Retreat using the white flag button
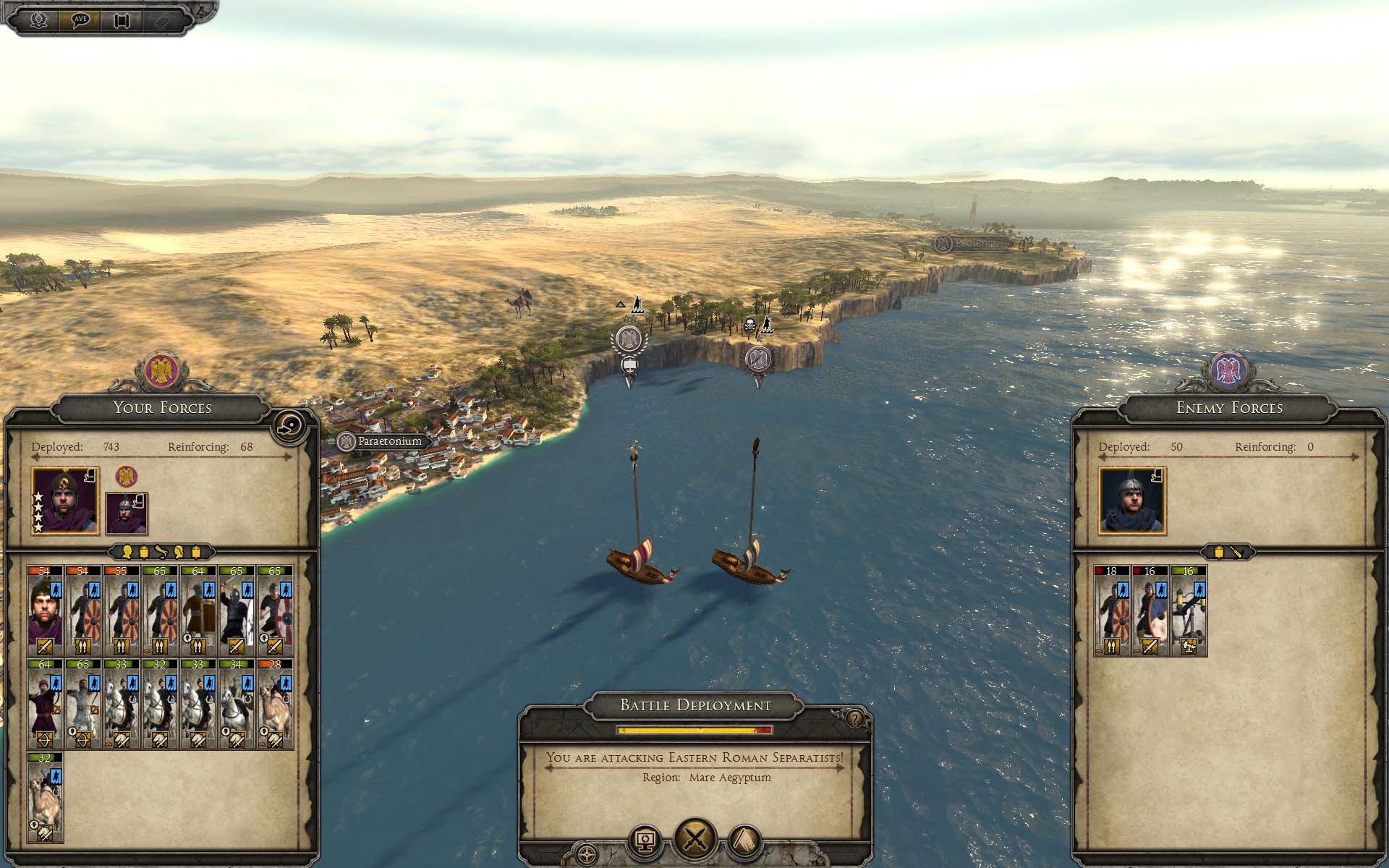 point(746,841)
